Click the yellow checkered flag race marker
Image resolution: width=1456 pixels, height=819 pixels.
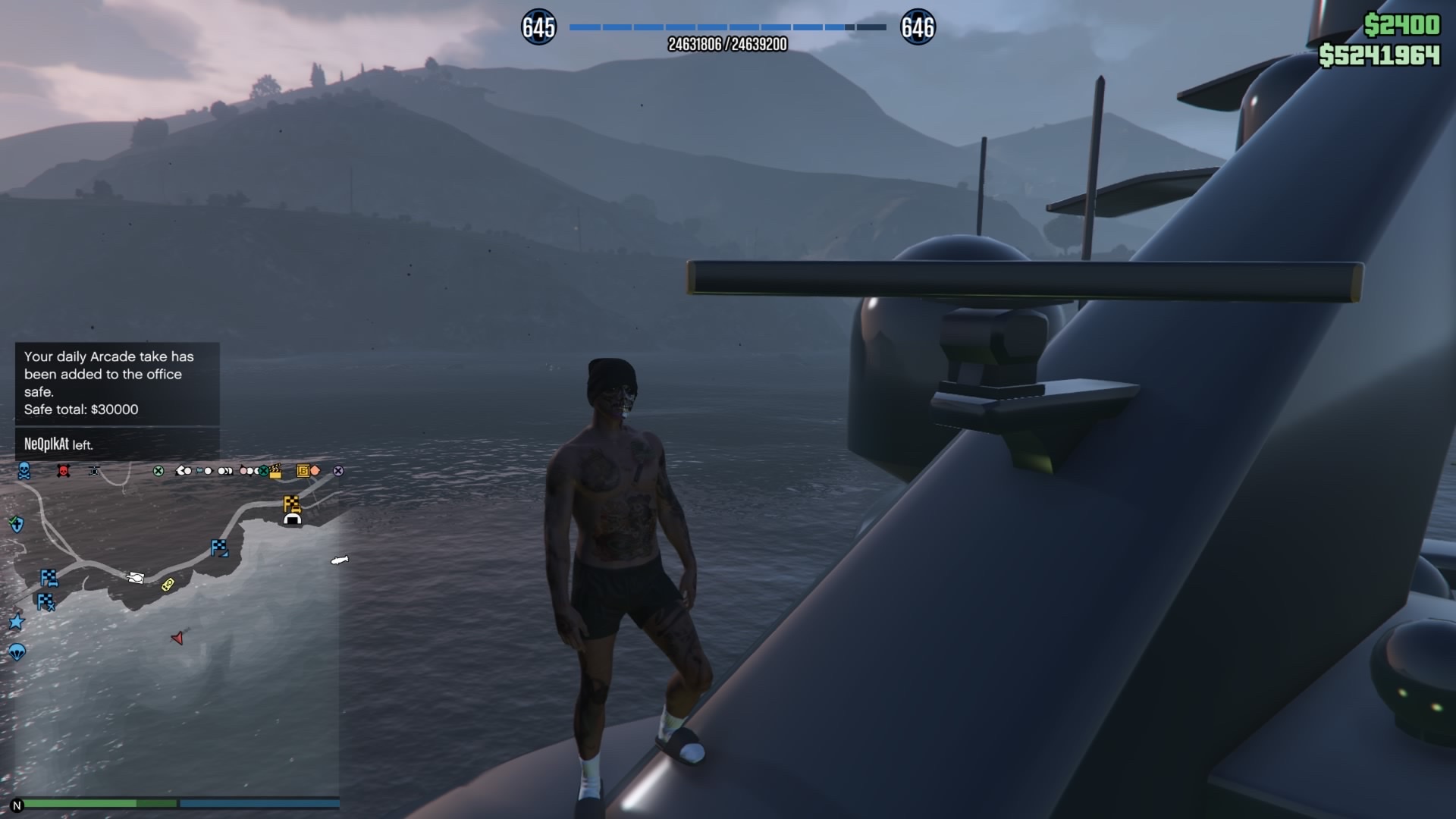291,503
